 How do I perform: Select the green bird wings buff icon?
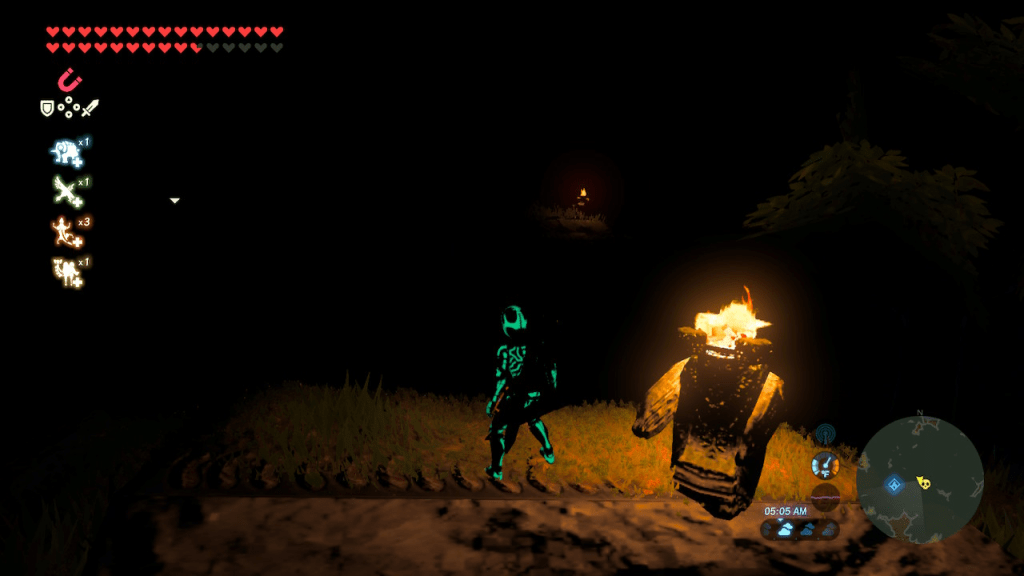coord(67,190)
